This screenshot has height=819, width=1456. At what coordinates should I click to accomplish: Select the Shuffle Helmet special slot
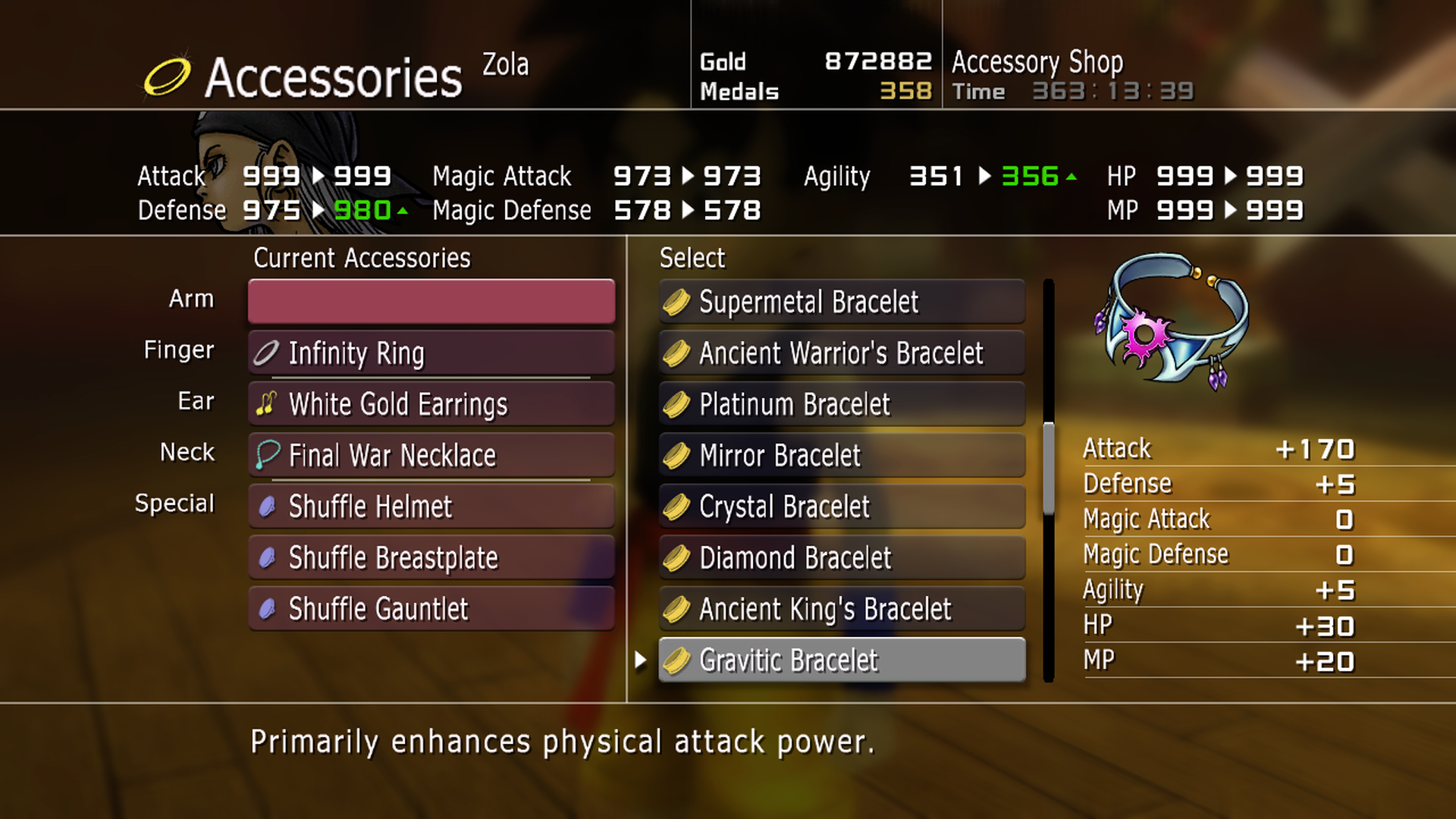pos(431,507)
